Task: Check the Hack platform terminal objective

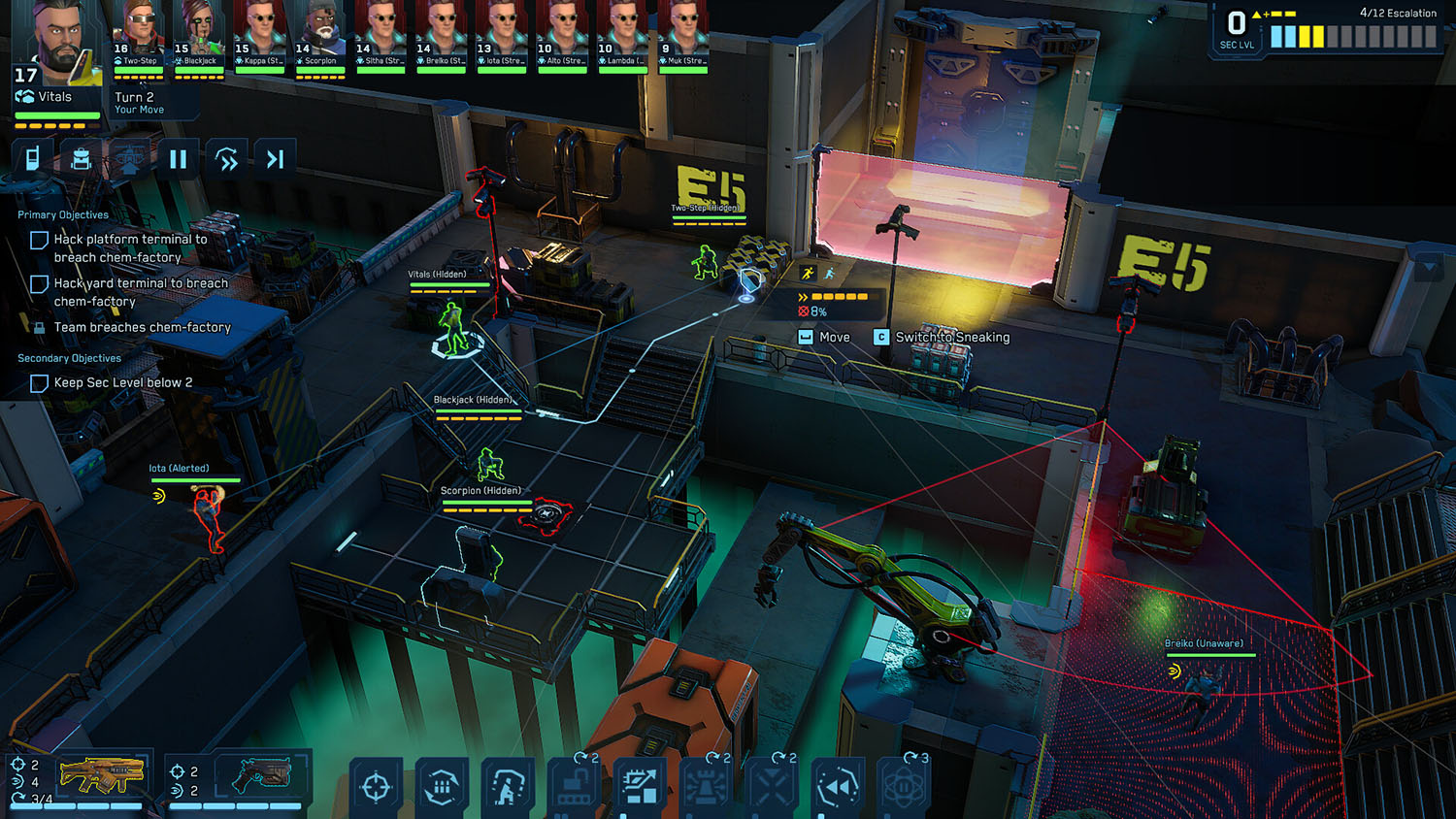Action: [39, 240]
